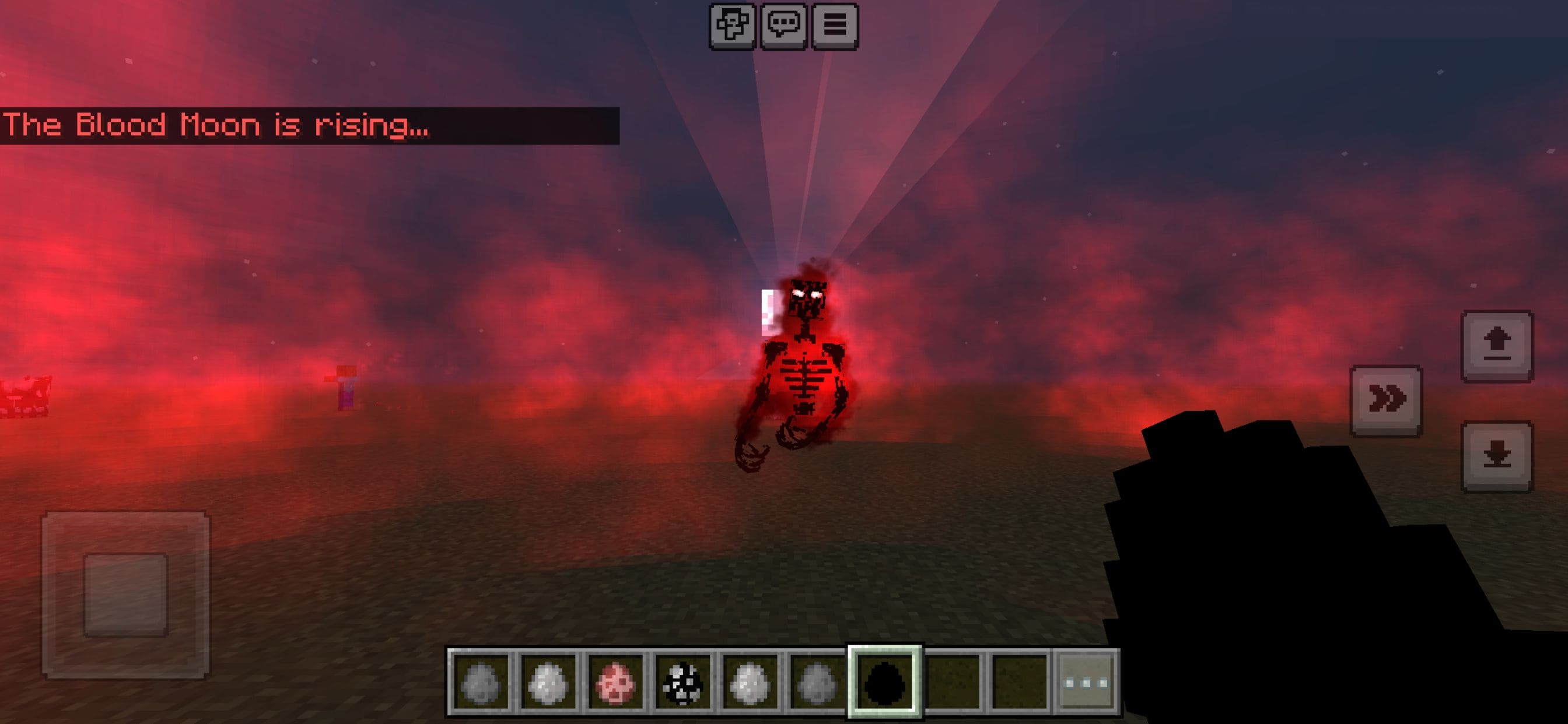Image resolution: width=1568 pixels, height=724 pixels.
Task: Open the chat window
Action: click(x=785, y=25)
